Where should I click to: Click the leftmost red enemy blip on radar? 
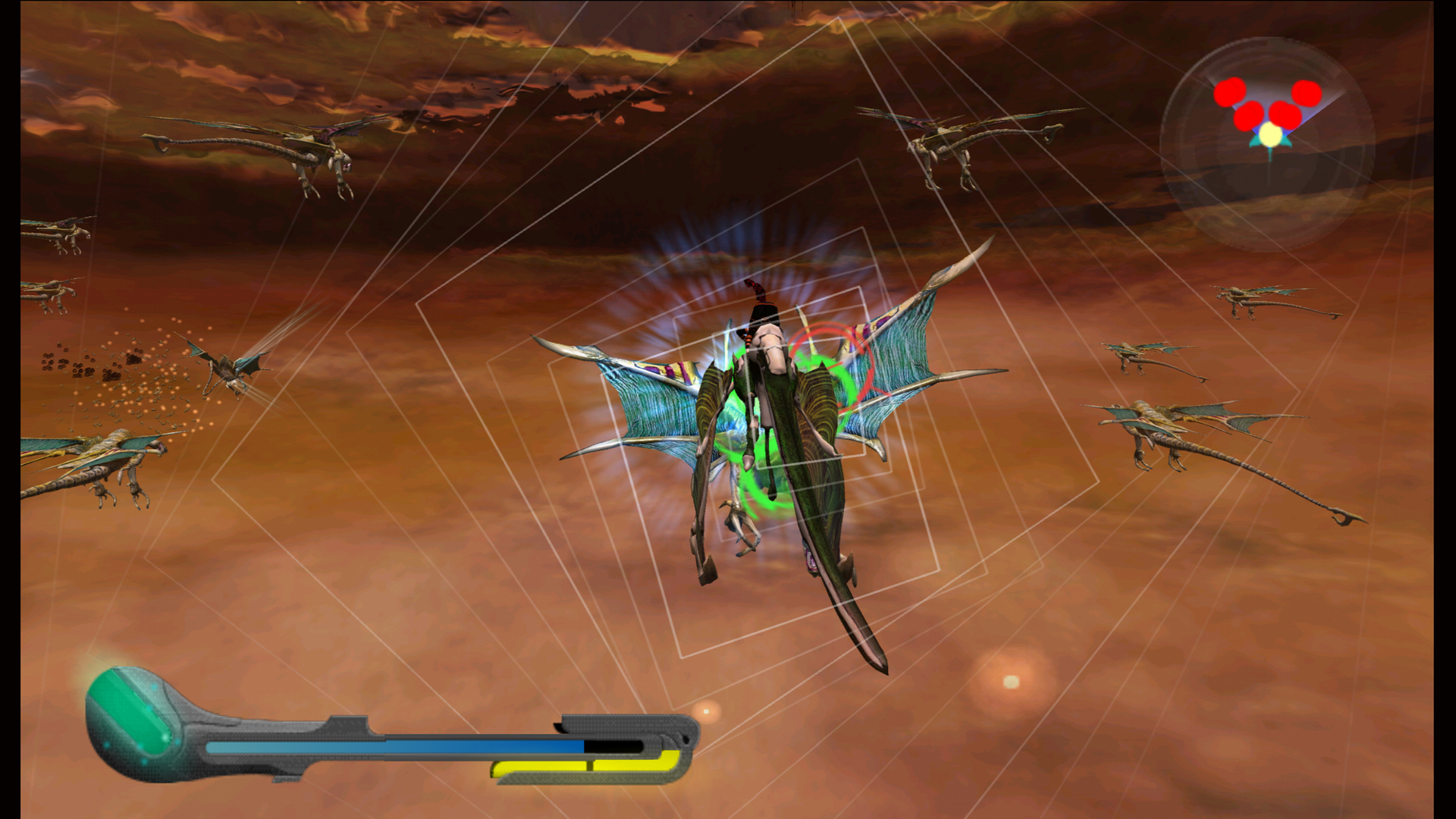click(x=1228, y=93)
